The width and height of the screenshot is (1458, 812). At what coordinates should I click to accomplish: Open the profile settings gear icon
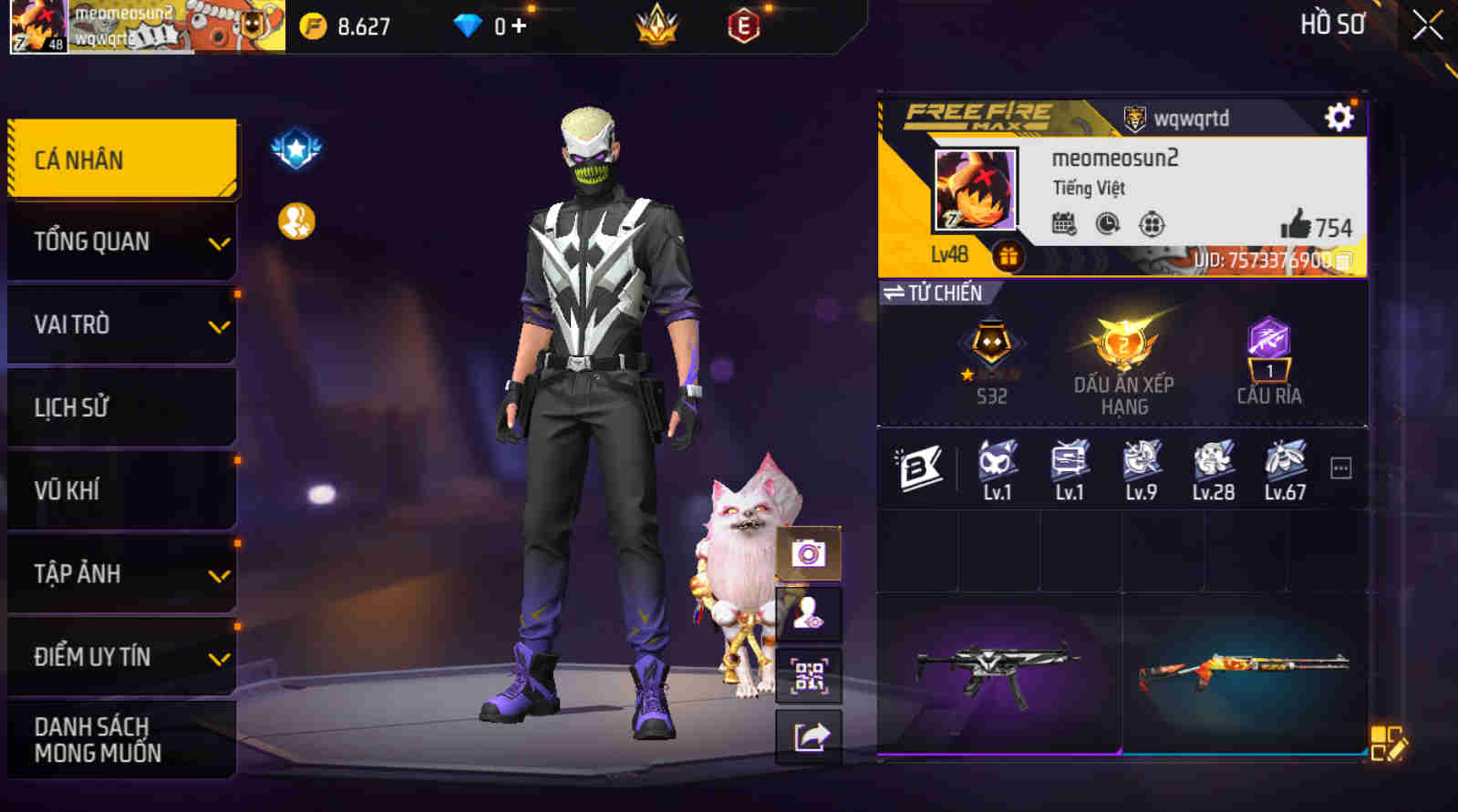pos(1339,117)
